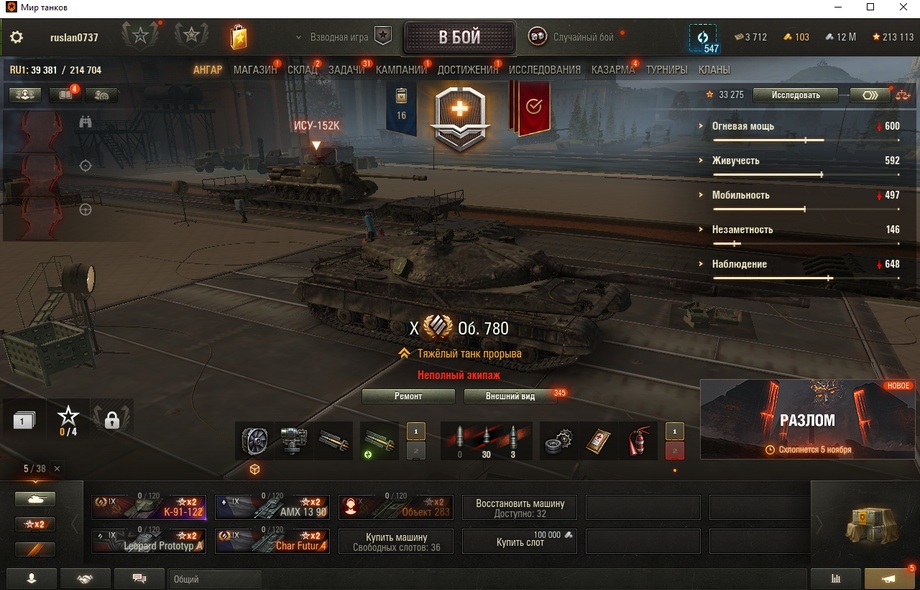This screenshot has width=920, height=590.
Task: Open the РАЗЛОМ event banner
Action: tap(807, 420)
